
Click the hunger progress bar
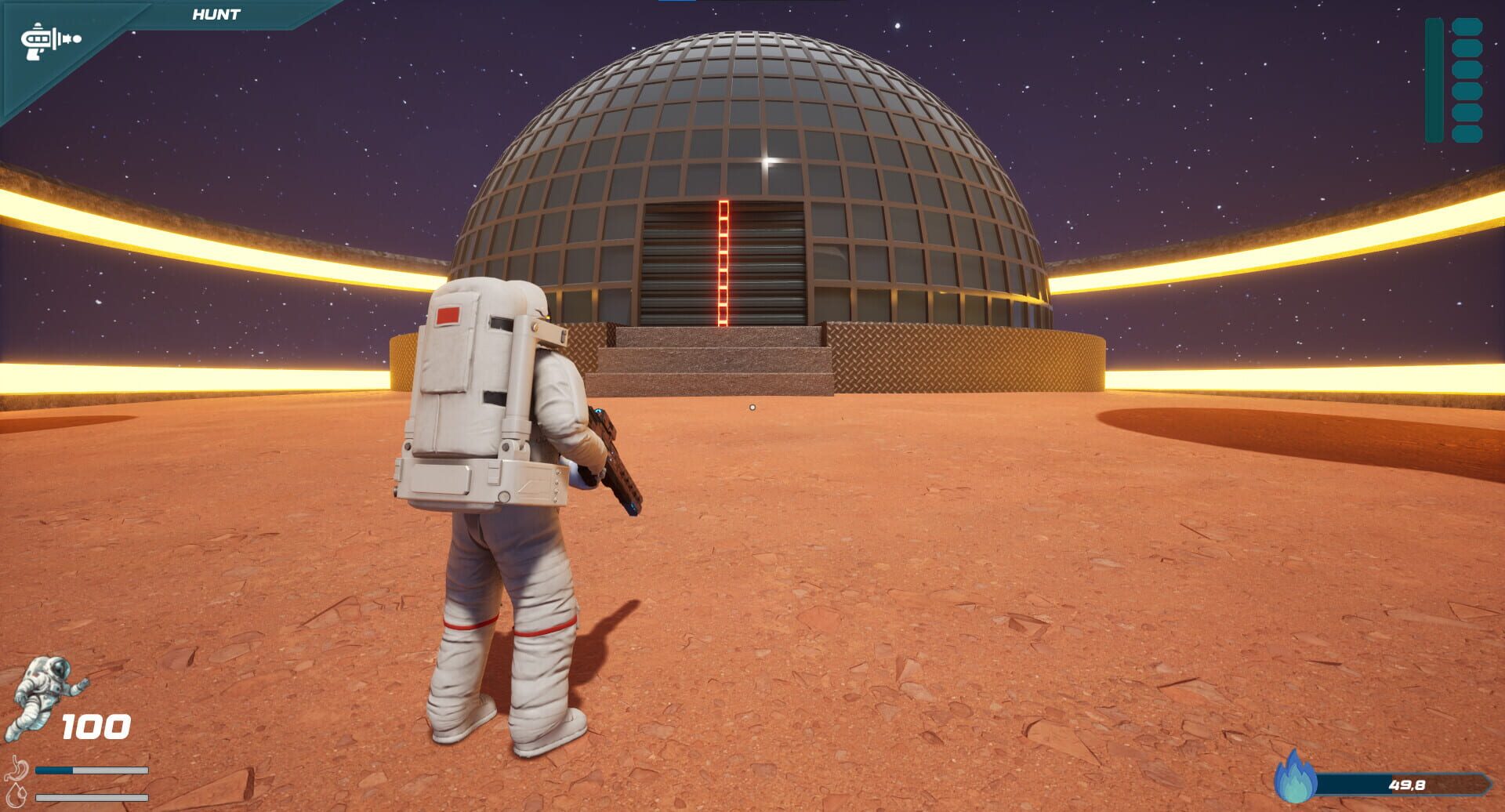[x=92, y=770]
